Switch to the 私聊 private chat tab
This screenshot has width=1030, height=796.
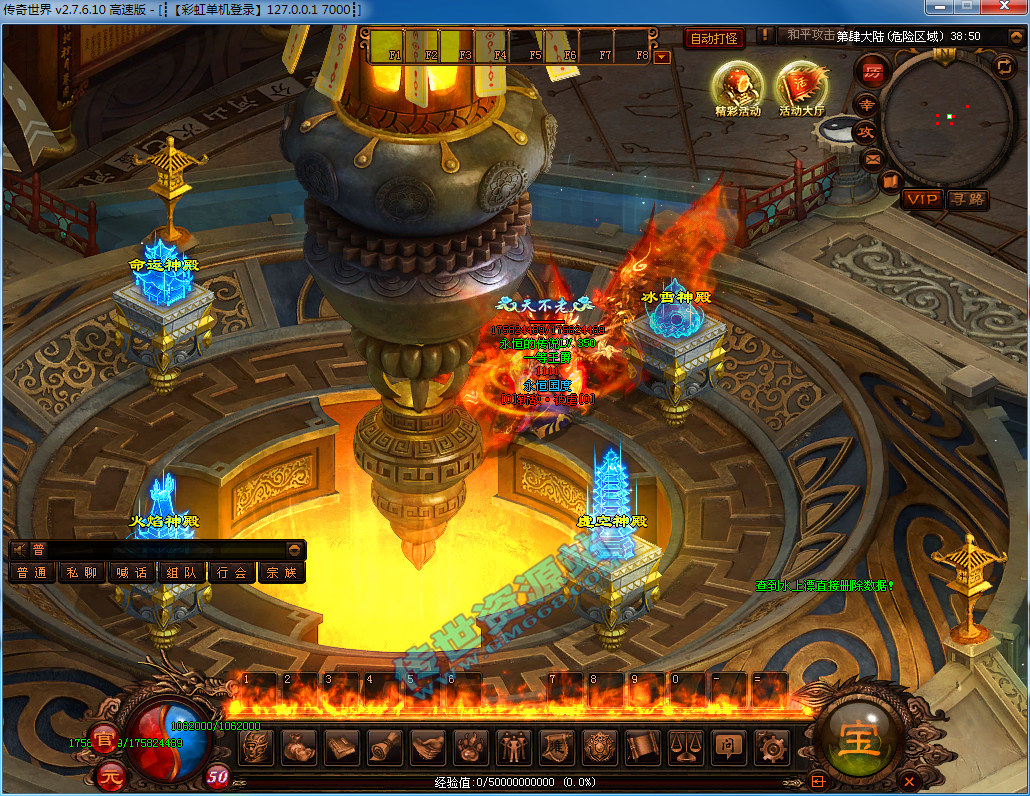pyautogui.click(x=82, y=573)
